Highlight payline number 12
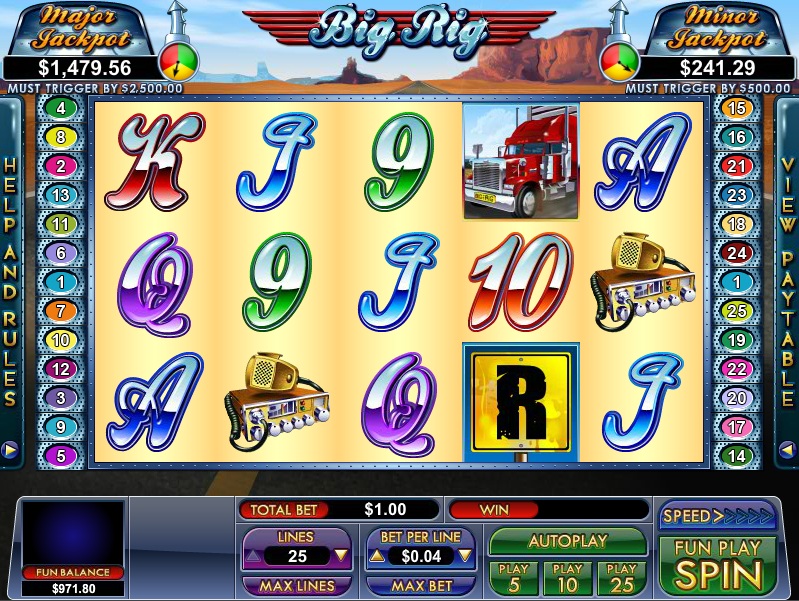 [x=61, y=369]
